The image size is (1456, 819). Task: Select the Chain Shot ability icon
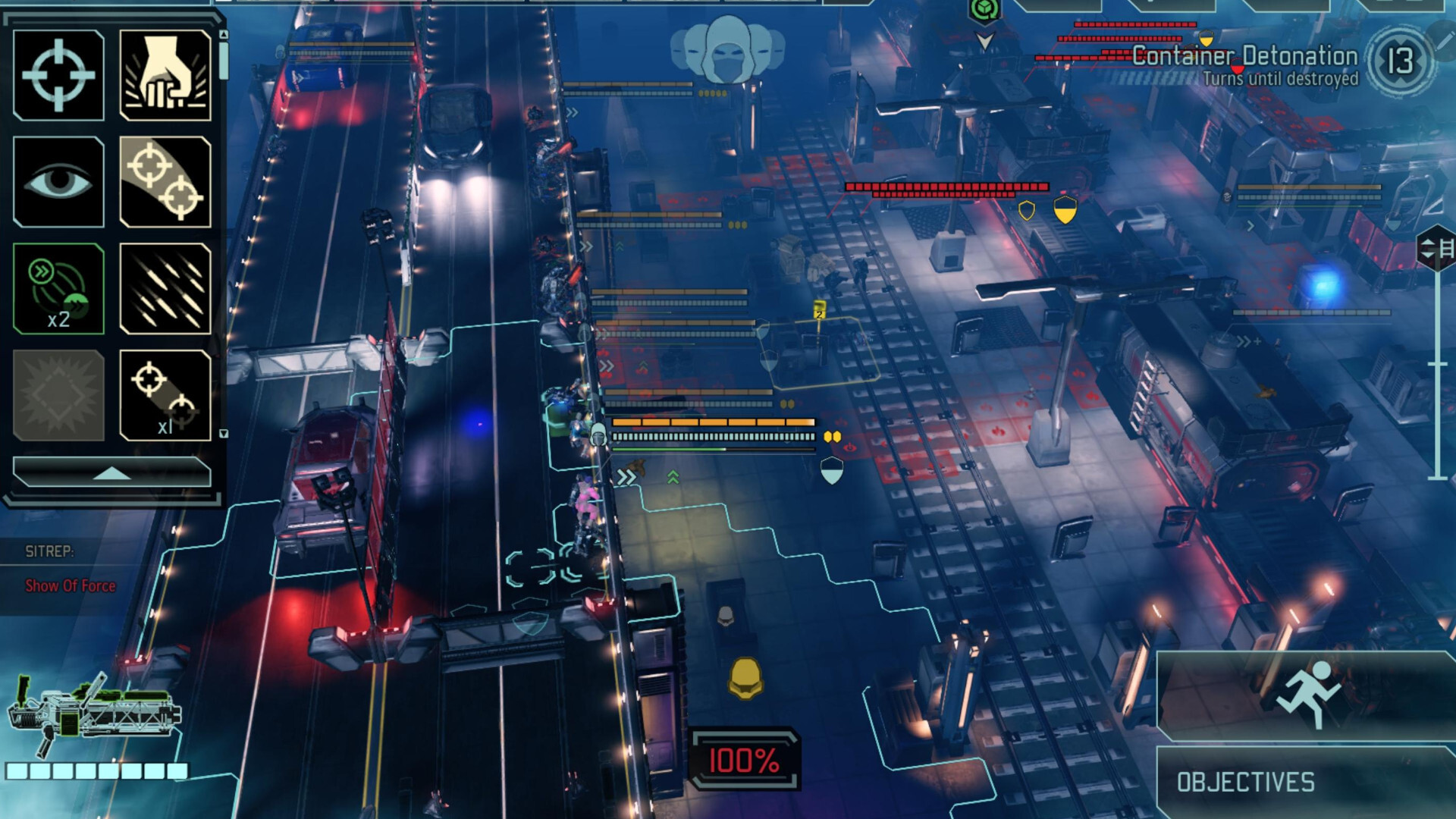pos(165,394)
